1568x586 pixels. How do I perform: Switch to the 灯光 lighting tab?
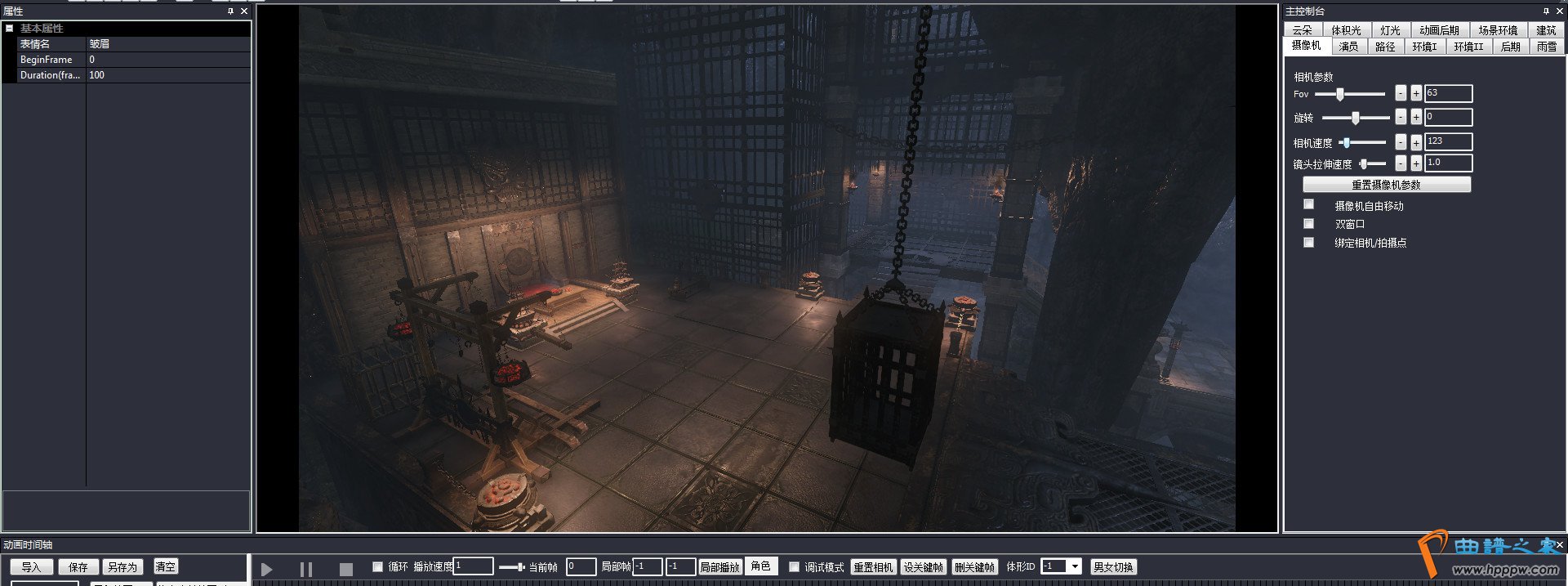[x=1390, y=30]
